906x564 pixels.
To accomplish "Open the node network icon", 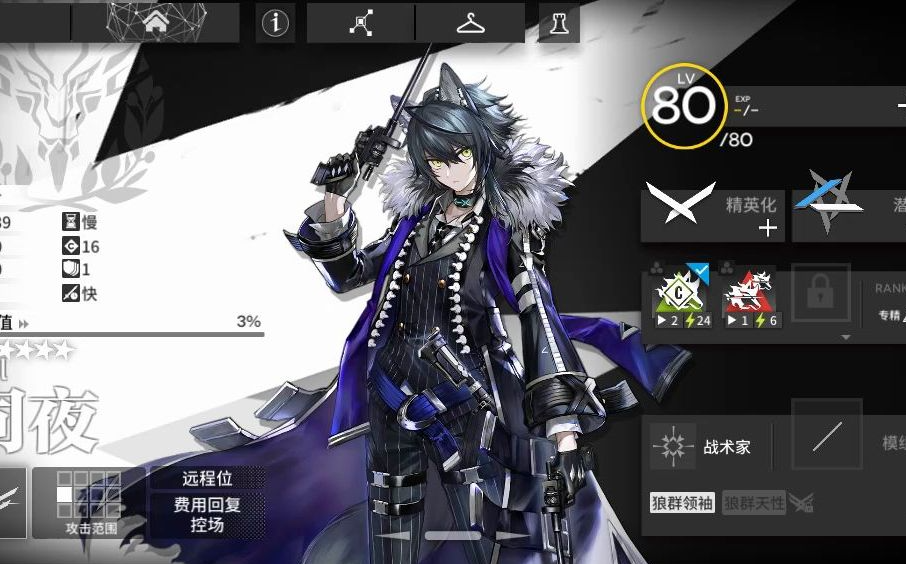I will click(x=360, y=23).
